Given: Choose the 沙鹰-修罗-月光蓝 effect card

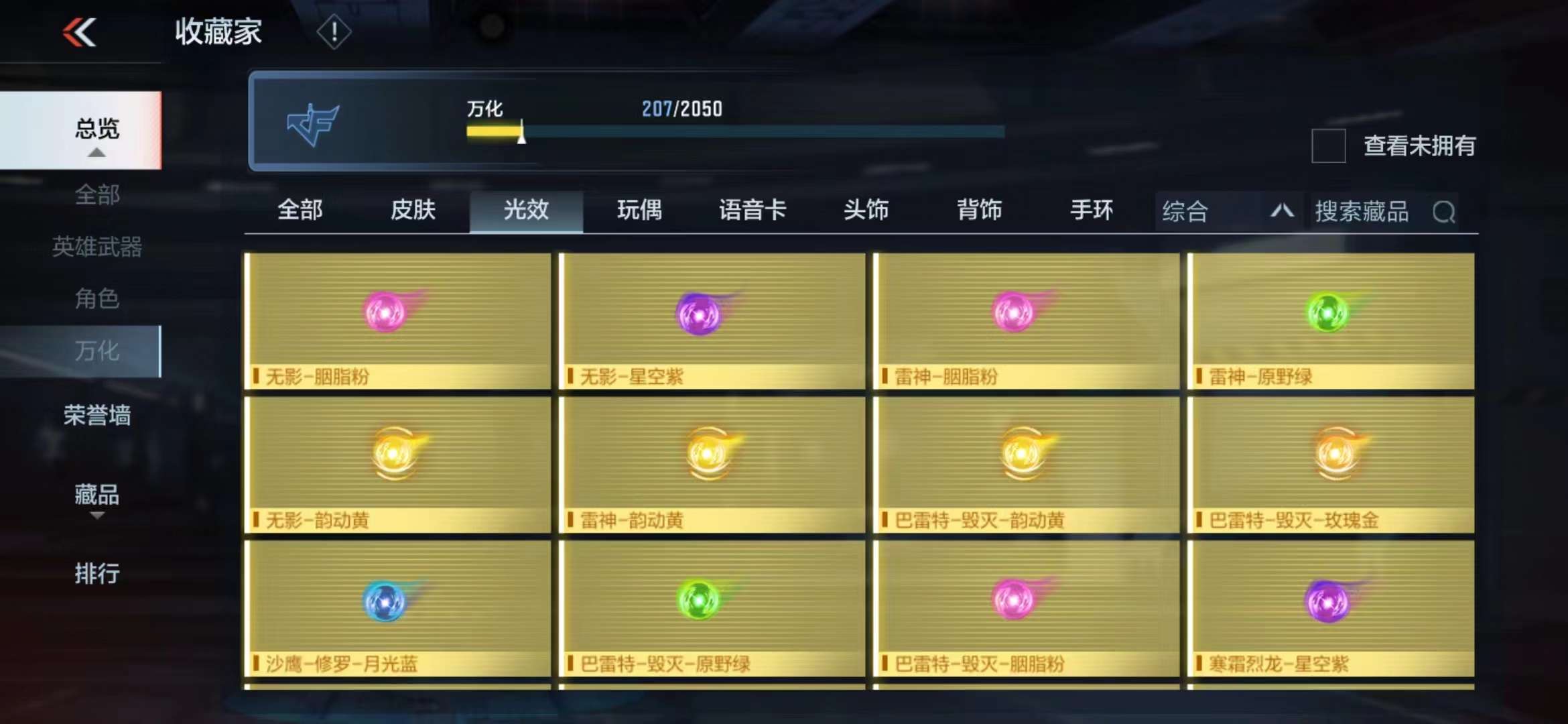Looking at the screenshot, I should pos(398,608).
